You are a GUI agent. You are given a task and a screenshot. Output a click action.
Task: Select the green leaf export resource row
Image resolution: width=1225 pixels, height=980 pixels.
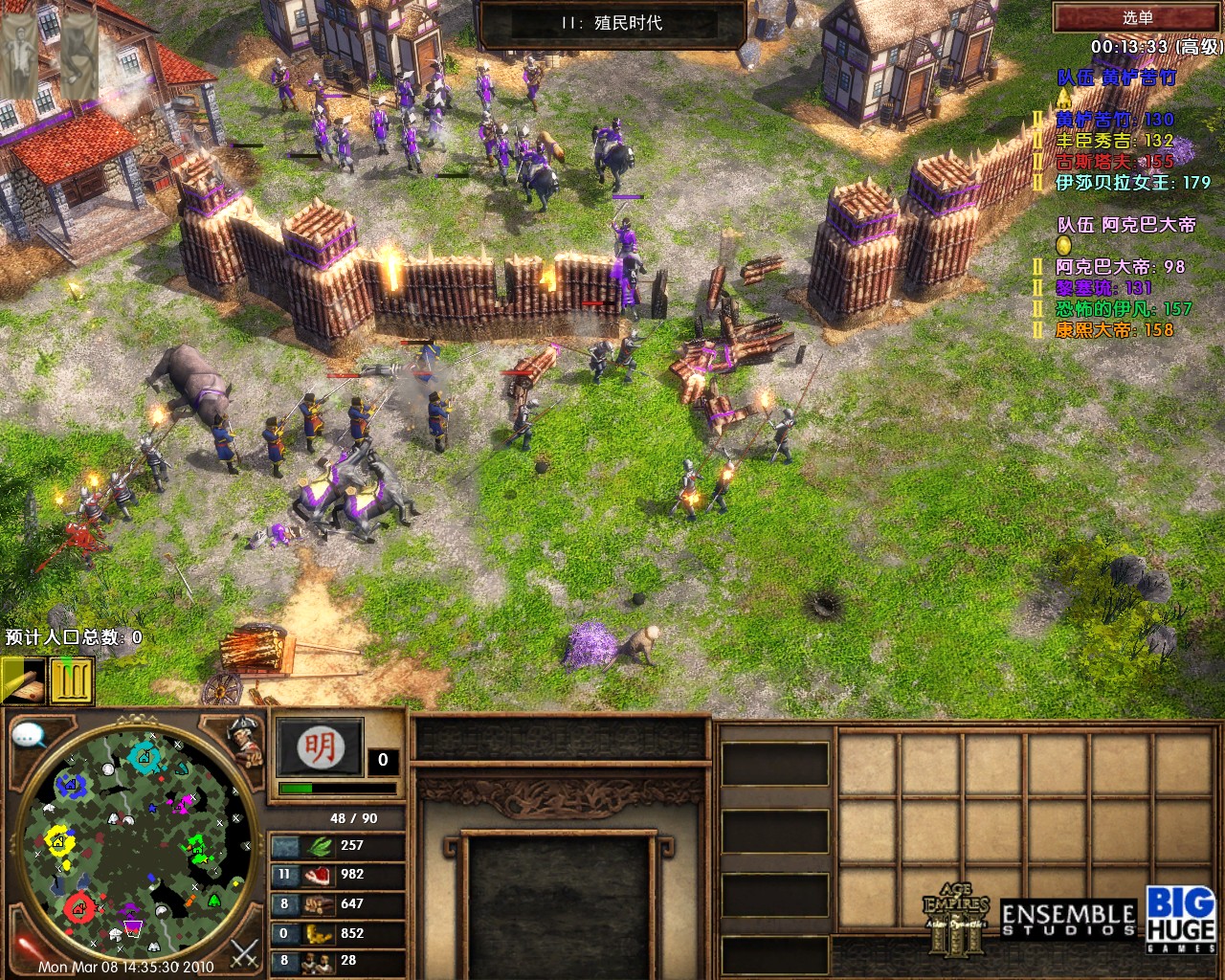coord(335,846)
